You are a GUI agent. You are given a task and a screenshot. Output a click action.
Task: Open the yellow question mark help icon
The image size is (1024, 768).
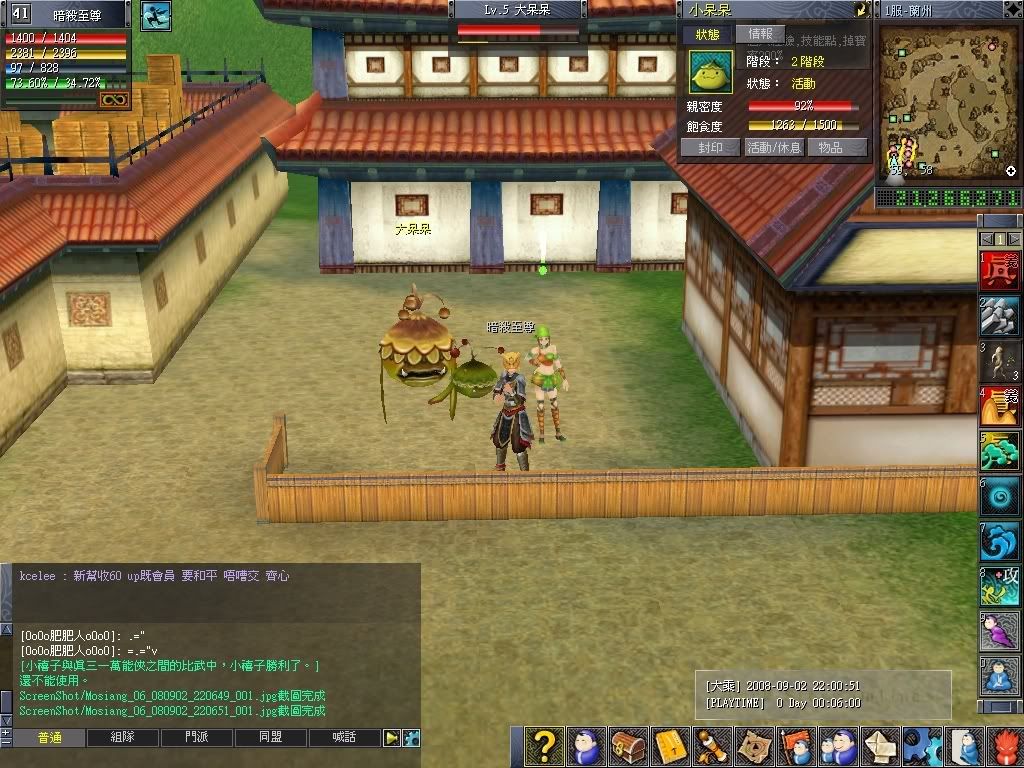point(544,747)
